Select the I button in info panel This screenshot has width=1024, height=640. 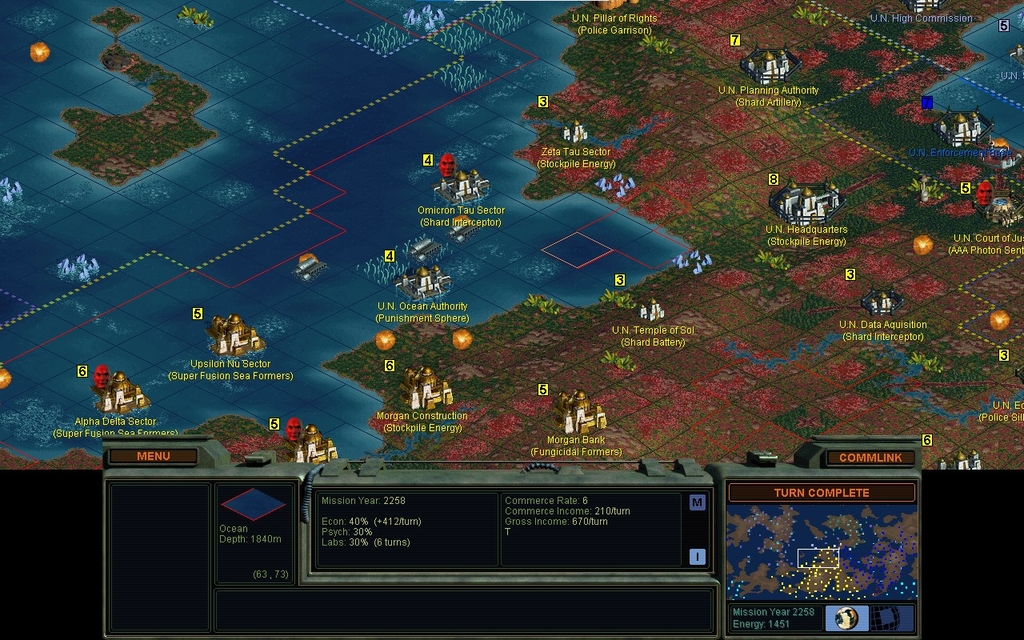(697, 557)
